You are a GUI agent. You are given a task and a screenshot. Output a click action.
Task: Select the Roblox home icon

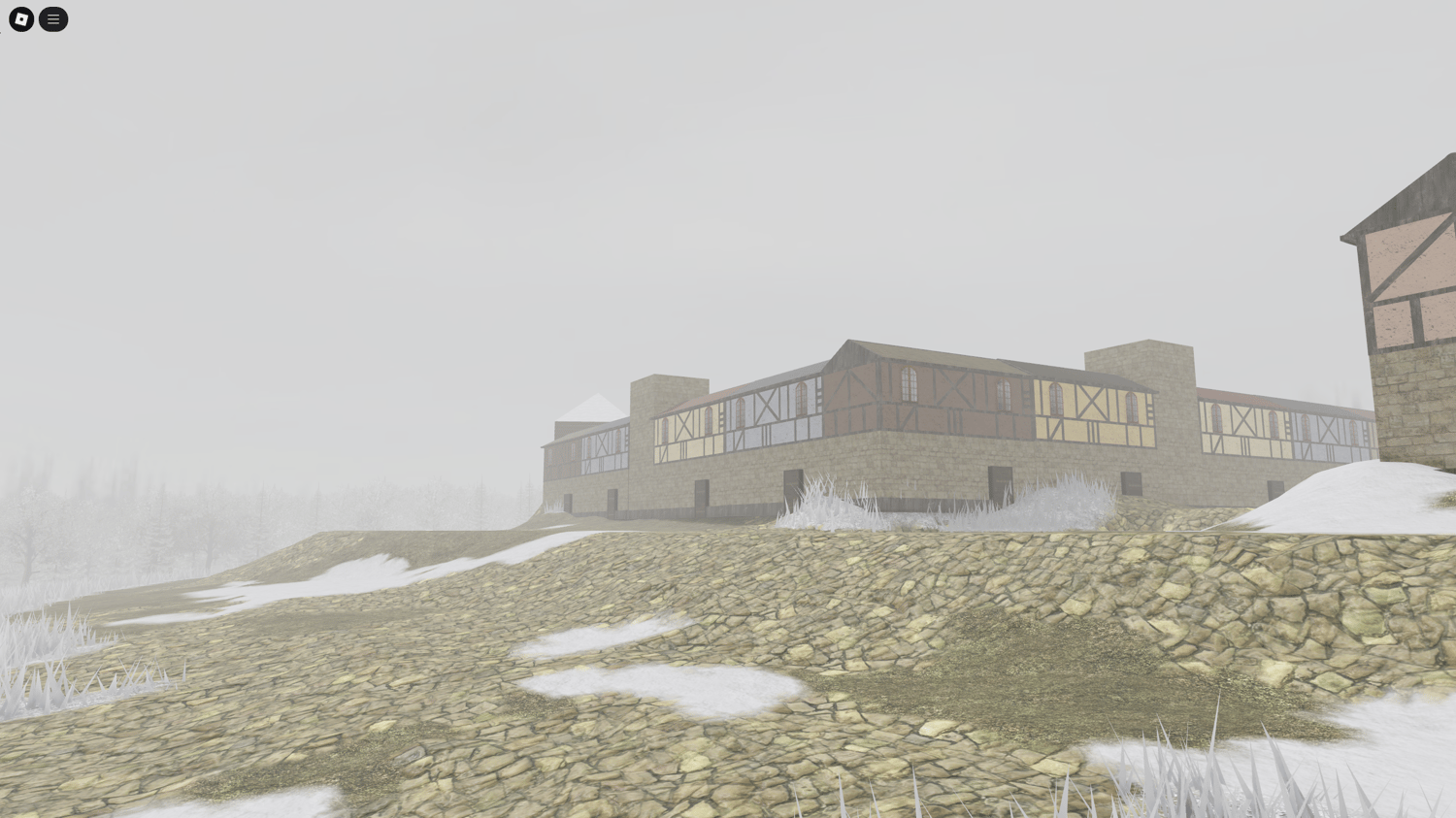[20, 19]
